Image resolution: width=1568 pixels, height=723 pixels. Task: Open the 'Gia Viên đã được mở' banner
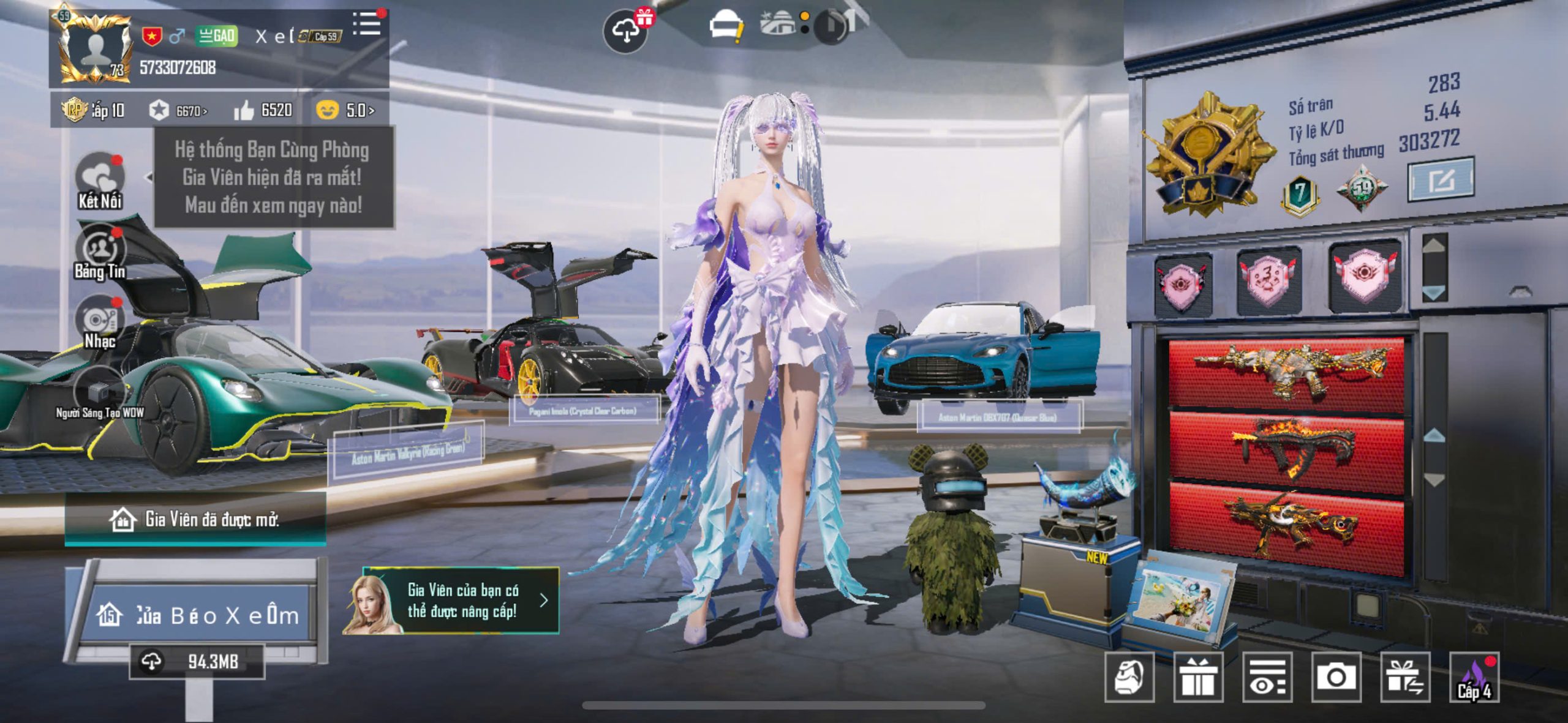click(195, 520)
